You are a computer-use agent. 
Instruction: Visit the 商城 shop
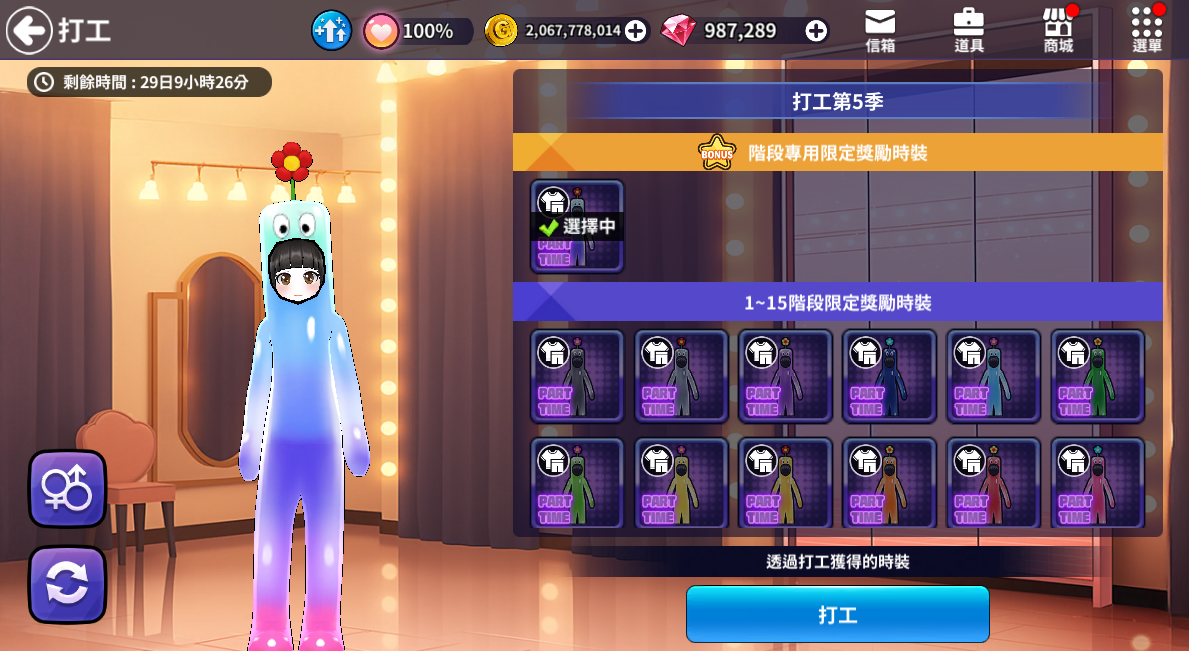(1058, 30)
